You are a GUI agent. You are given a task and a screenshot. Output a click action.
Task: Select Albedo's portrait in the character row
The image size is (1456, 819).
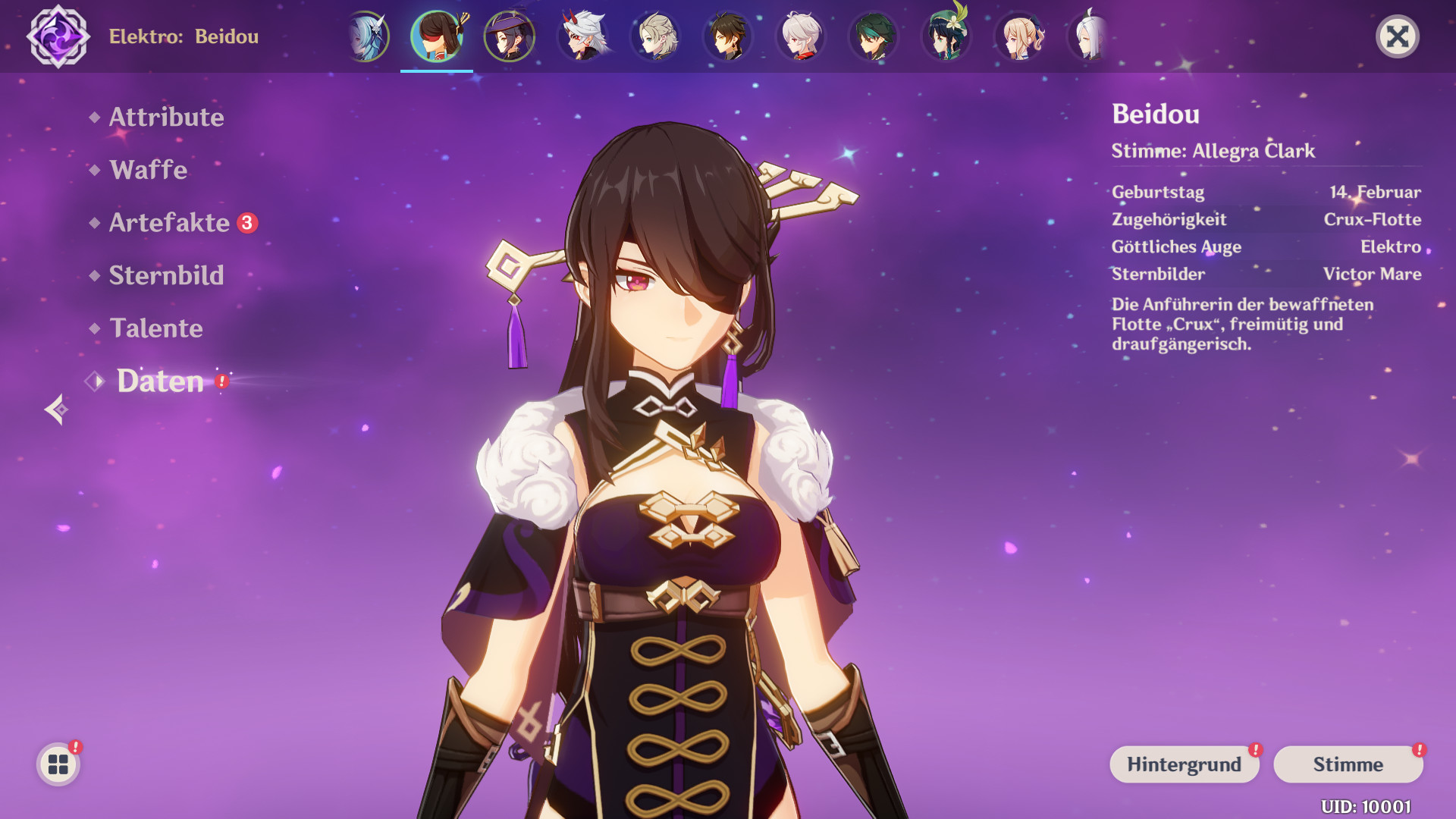pyautogui.click(x=654, y=35)
